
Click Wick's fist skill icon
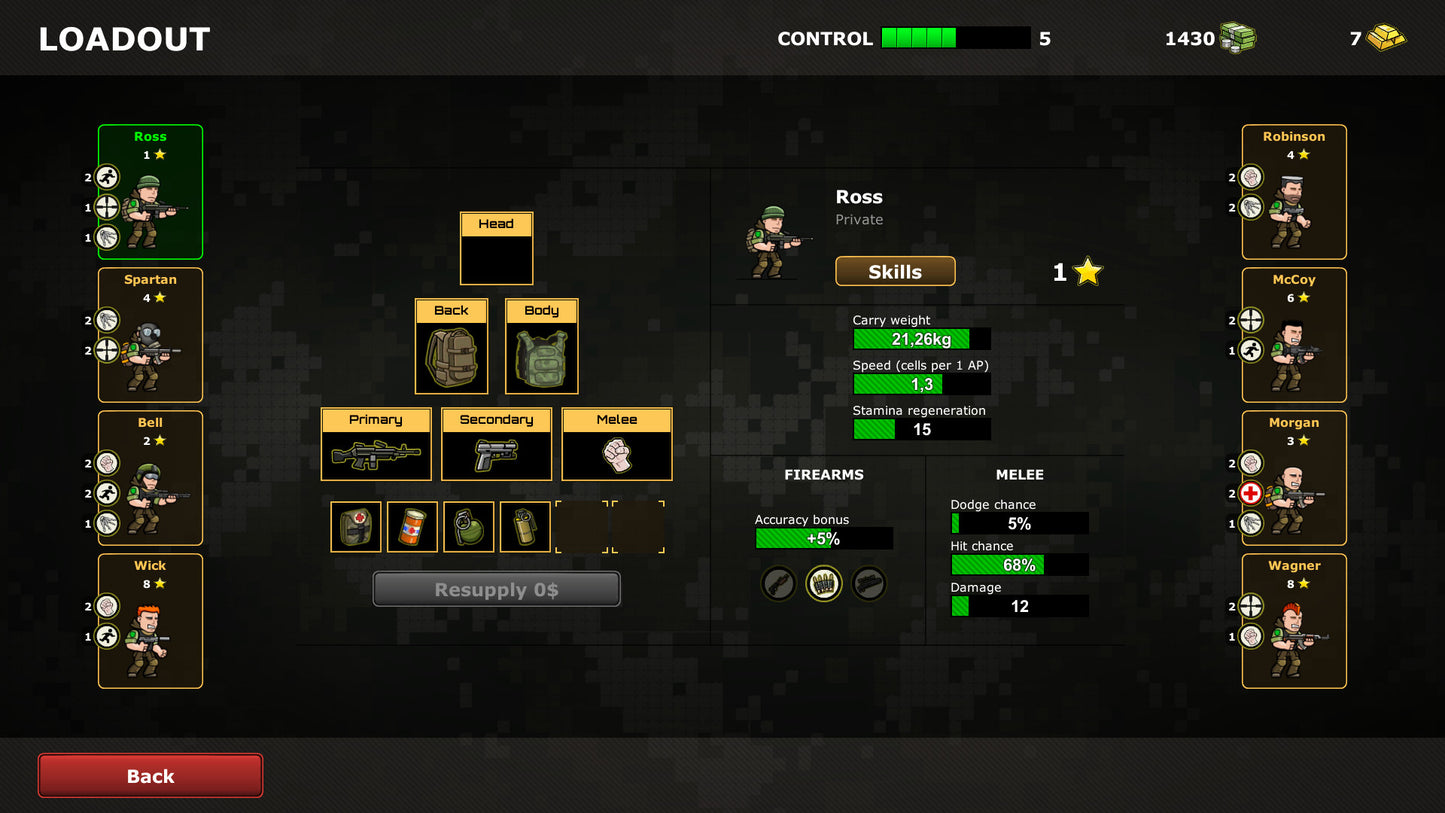point(107,606)
